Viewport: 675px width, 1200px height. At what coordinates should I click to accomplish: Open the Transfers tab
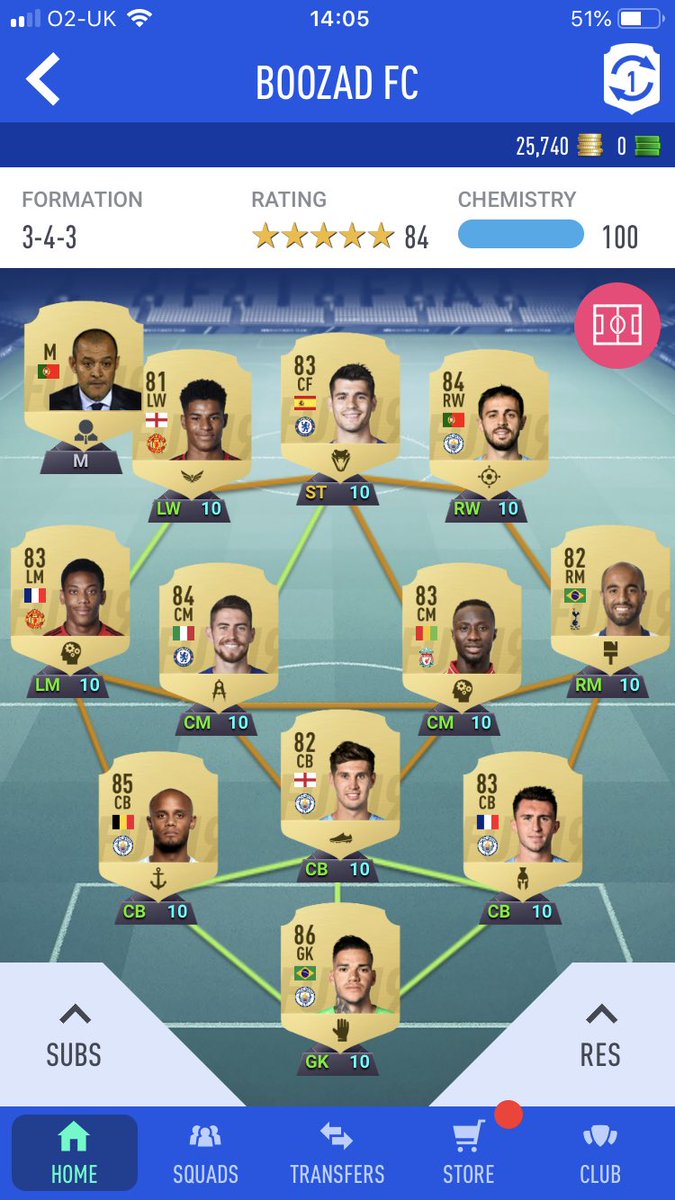[x=337, y=1153]
